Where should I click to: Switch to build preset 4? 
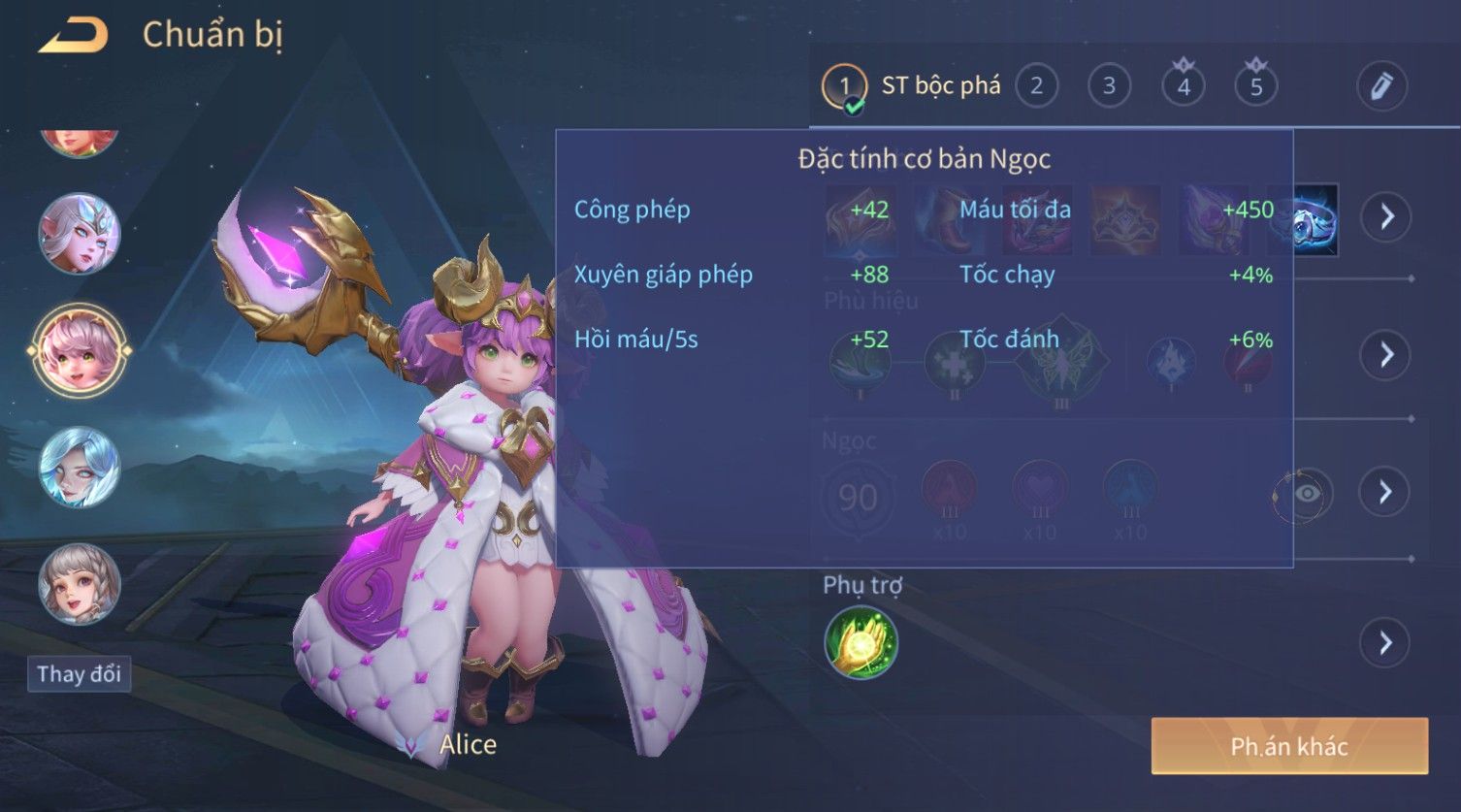click(x=1183, y=86)
